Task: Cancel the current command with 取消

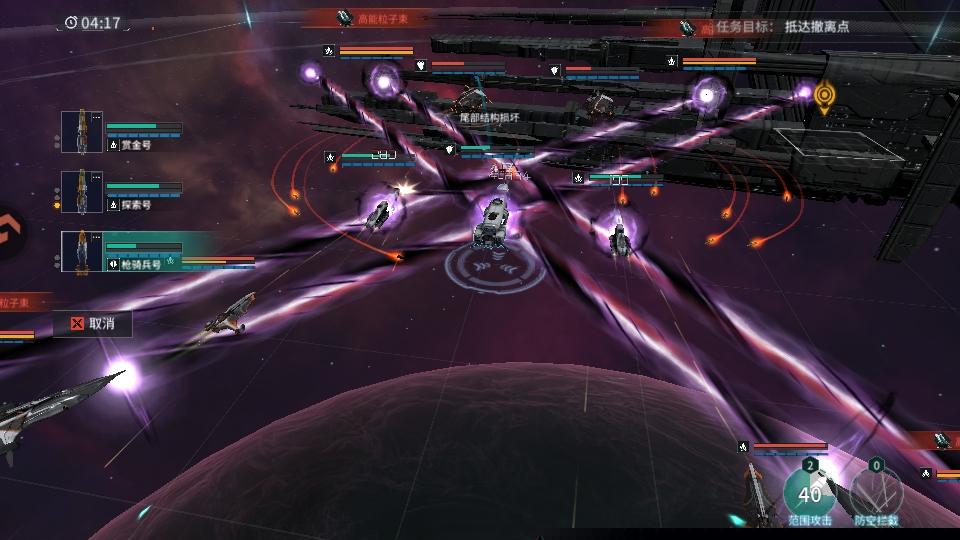Action: (x=92, y=323)
